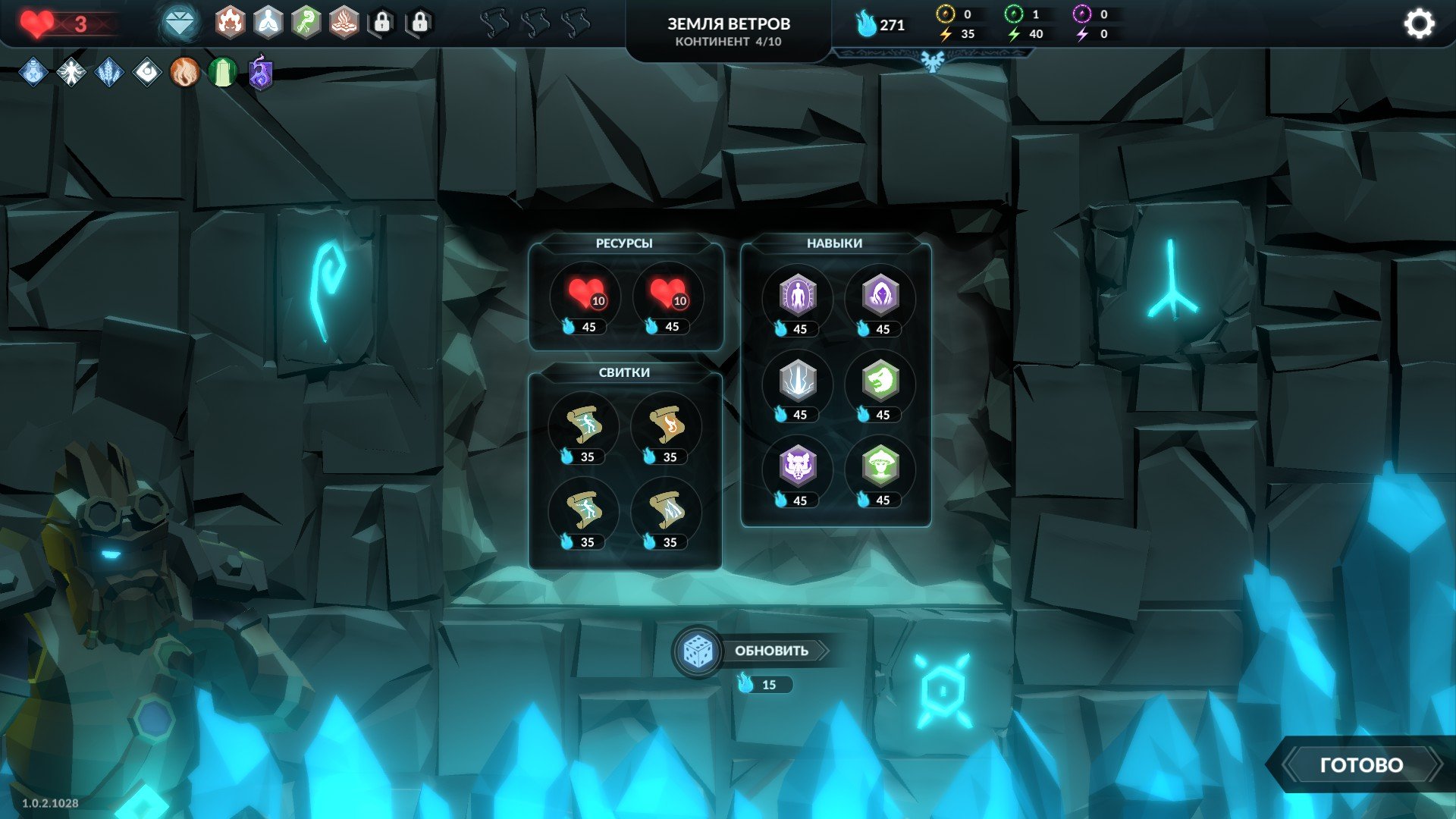Choose the green hat-wearing figure skill
The image size is (1456, 819).
(880, 468)
